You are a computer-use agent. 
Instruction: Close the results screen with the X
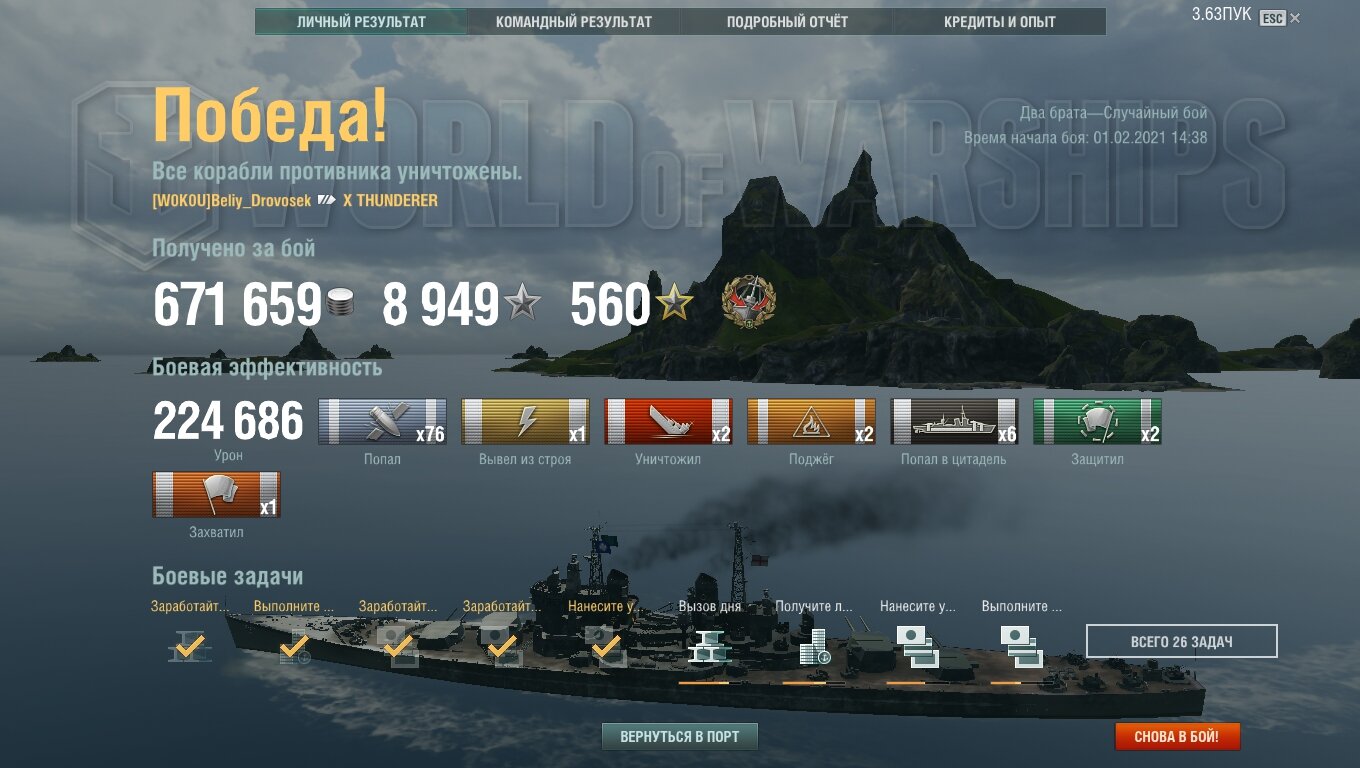pyautogui.click(x=1295, y=18)
